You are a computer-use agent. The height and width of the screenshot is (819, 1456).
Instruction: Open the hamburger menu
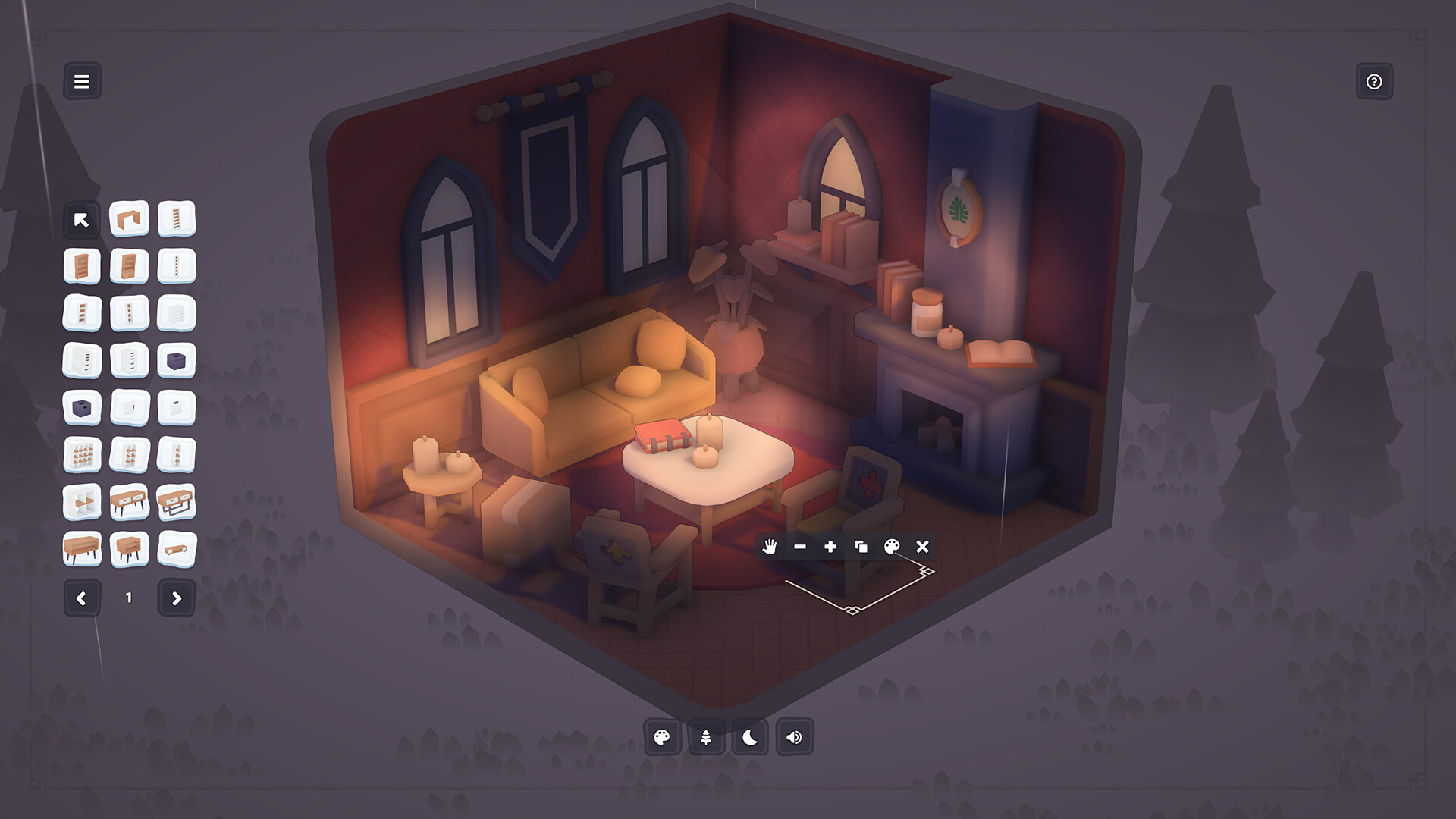83,81
